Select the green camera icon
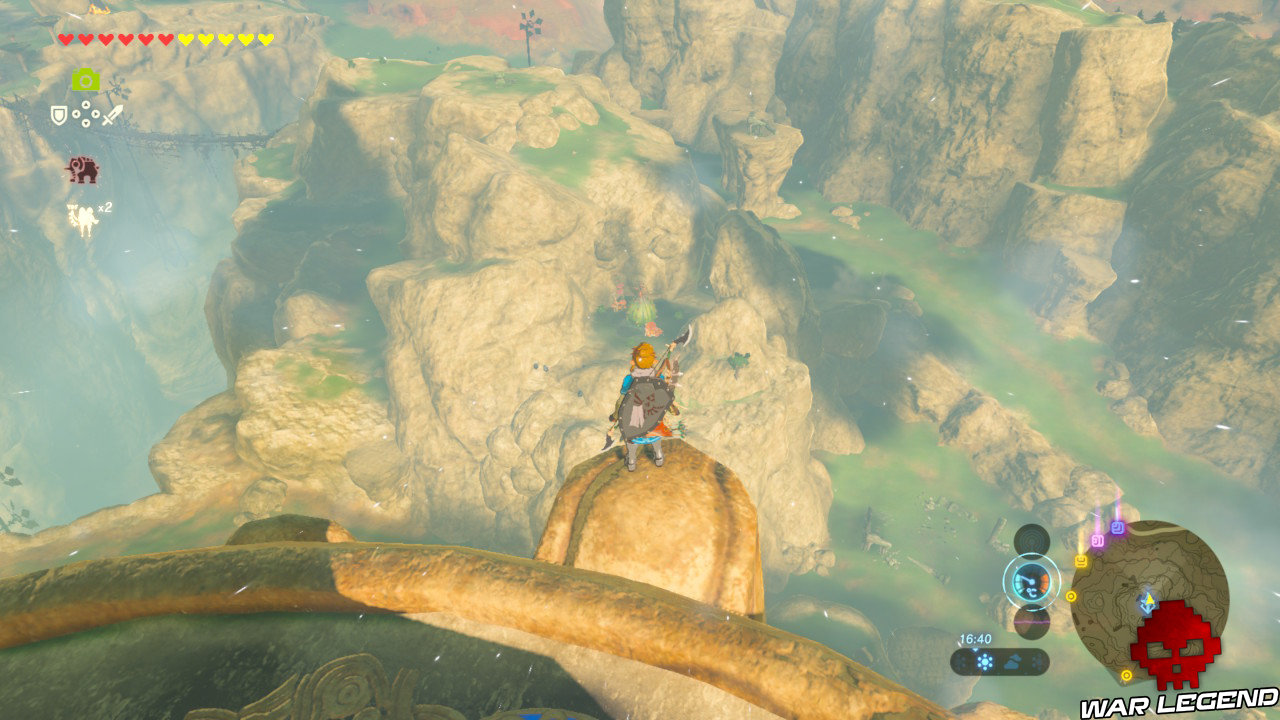1280x720 pixels. tap(87, 79)
